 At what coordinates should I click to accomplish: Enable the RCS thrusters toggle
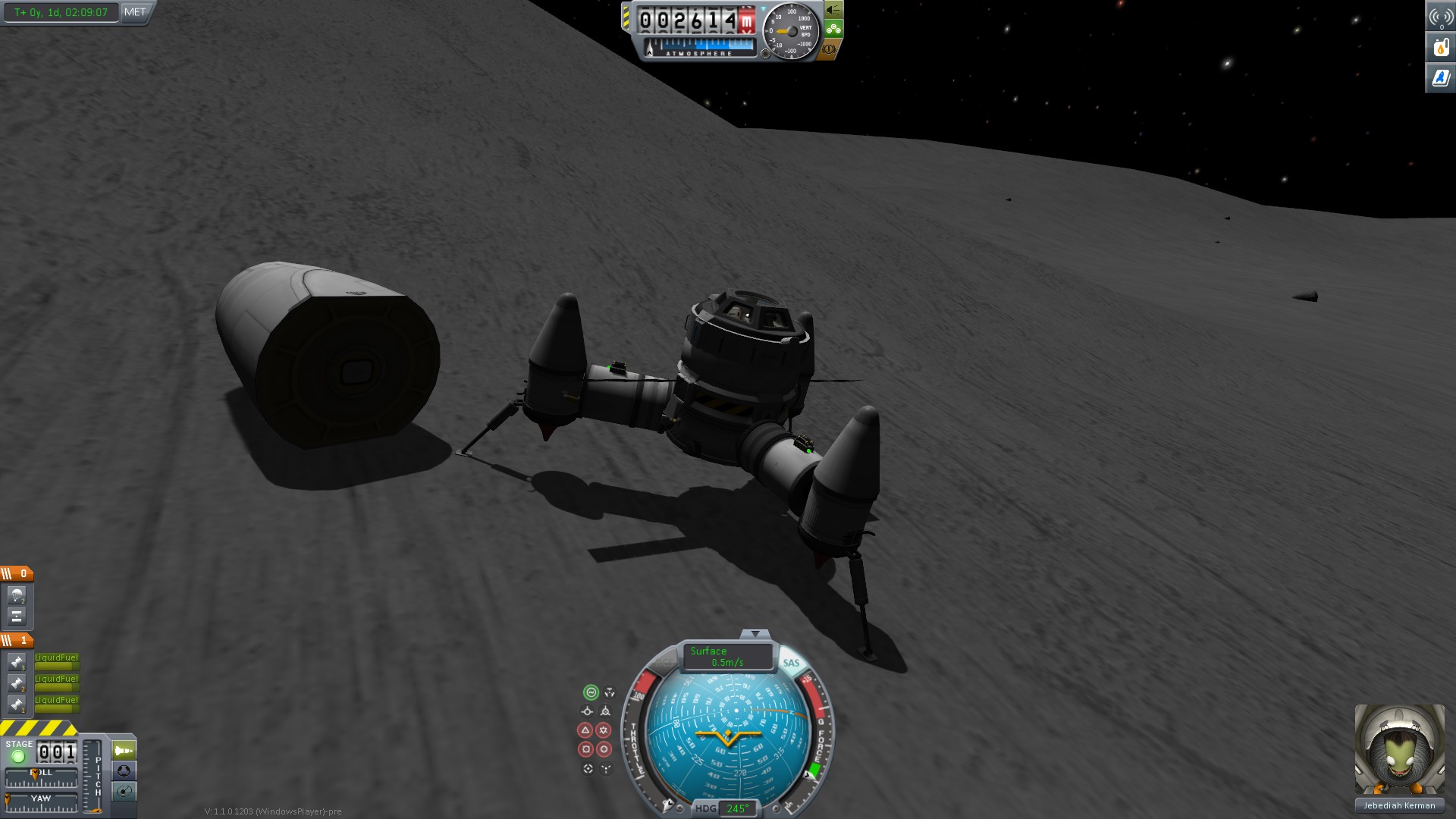coord(664,662)
